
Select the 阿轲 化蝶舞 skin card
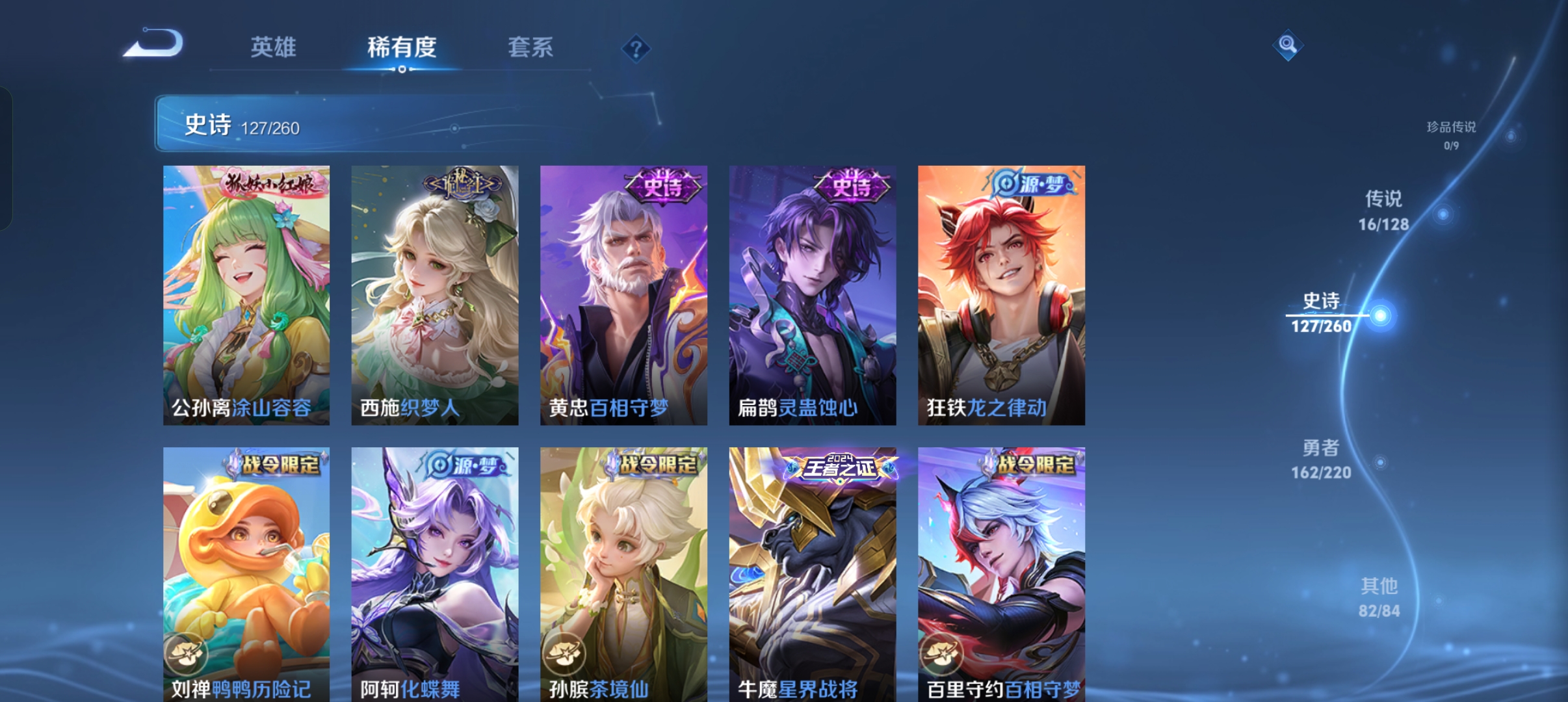click(435, 573)
